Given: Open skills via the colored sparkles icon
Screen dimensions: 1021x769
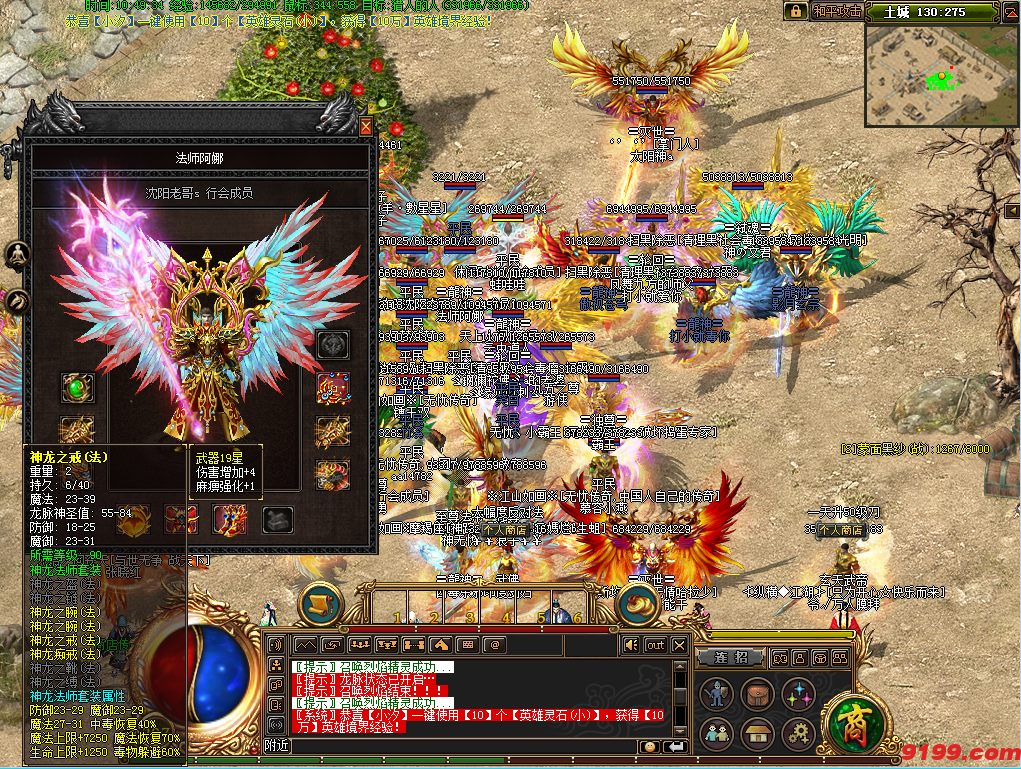Looking at the screenshot, I should click(797, 694).
